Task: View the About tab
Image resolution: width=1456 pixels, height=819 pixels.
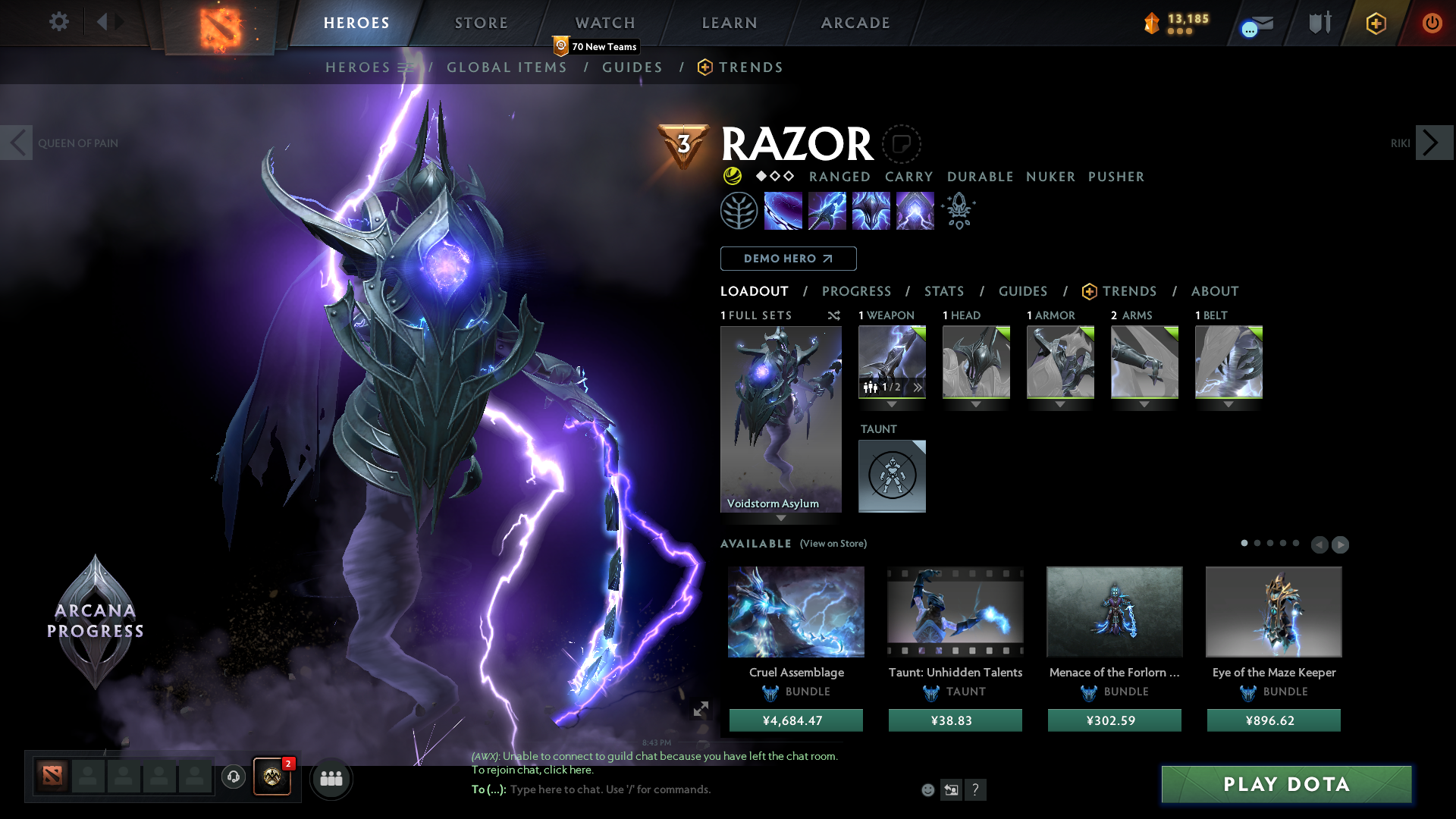Action: coord(1214,291)
